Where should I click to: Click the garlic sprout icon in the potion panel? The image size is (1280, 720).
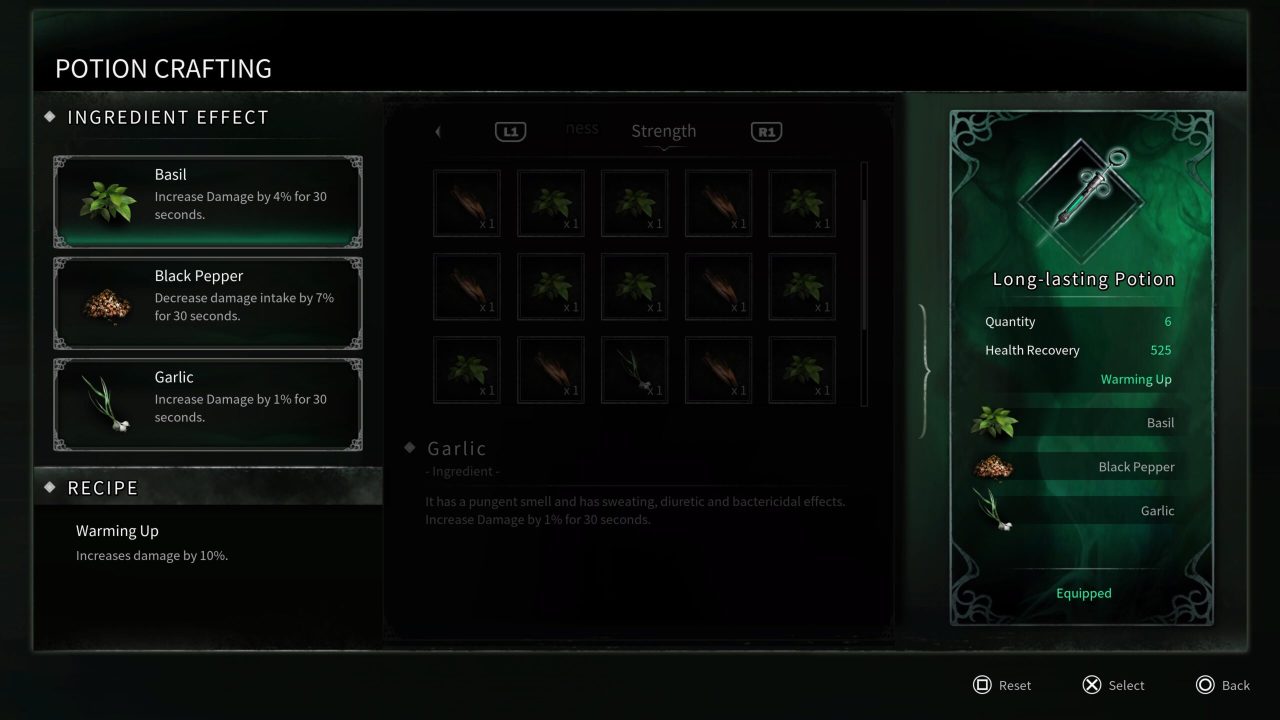pyautogui.click(x=993, y=510)
